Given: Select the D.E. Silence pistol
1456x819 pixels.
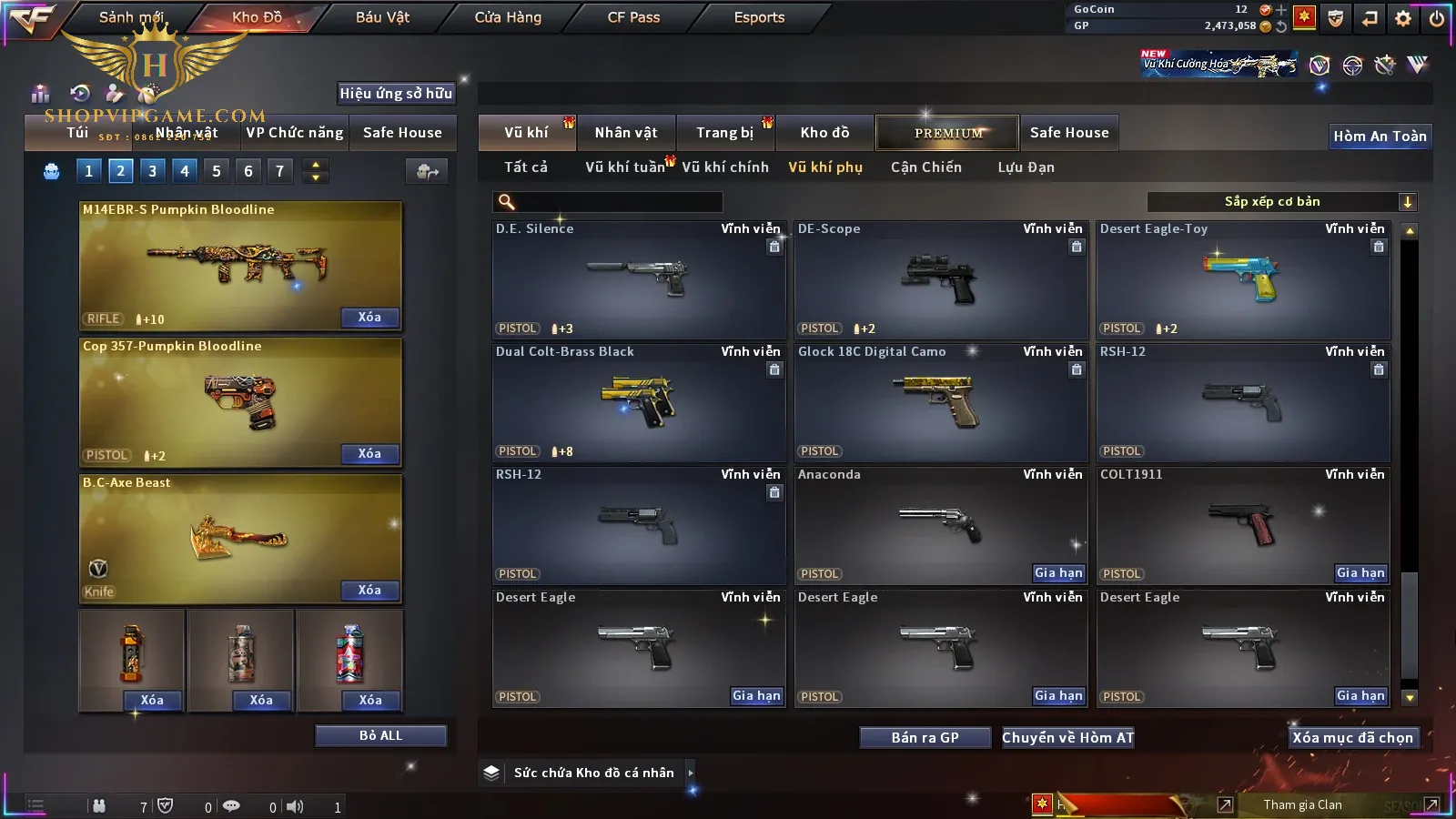Looking at the screenshot, I should click(x=638, y=279).
